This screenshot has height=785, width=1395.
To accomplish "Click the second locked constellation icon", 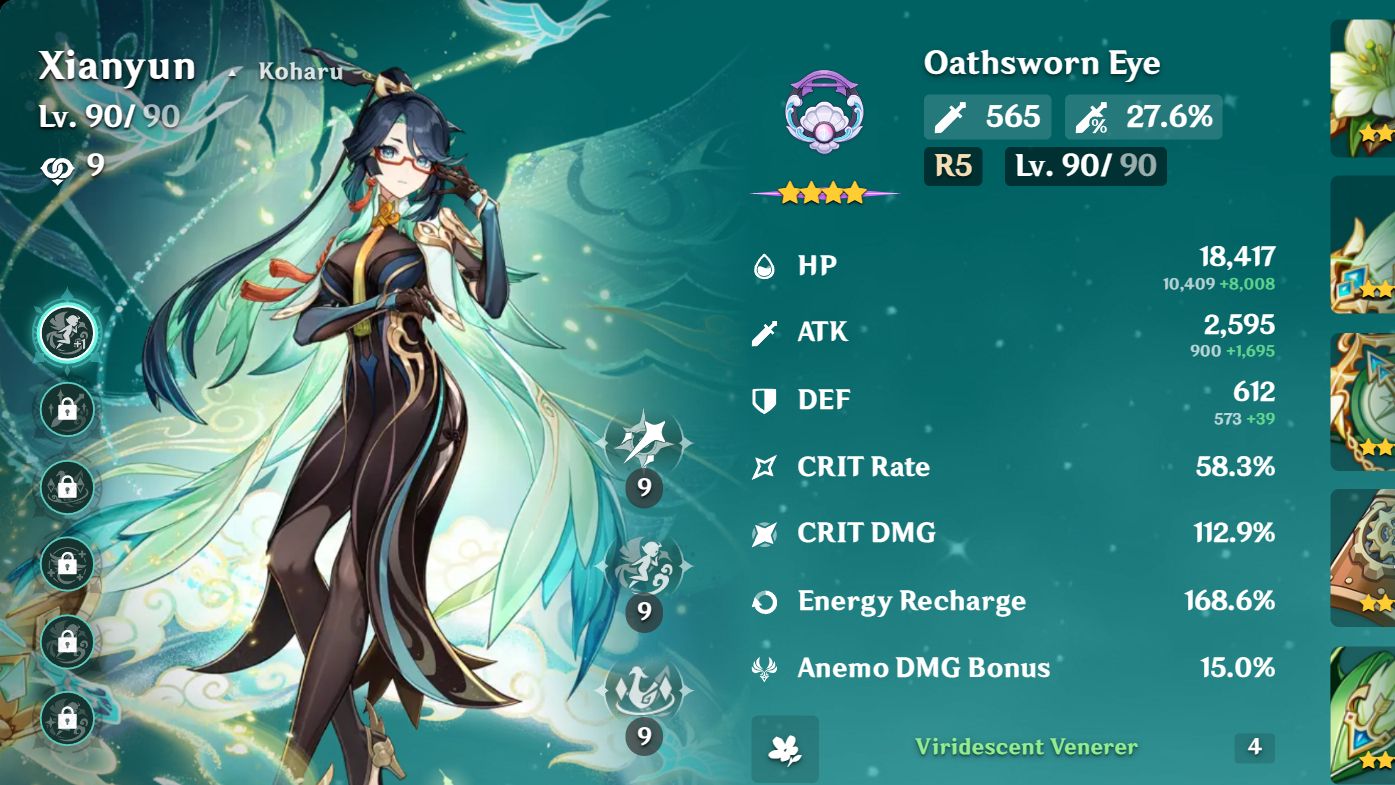I will click(x=67, y=410).
